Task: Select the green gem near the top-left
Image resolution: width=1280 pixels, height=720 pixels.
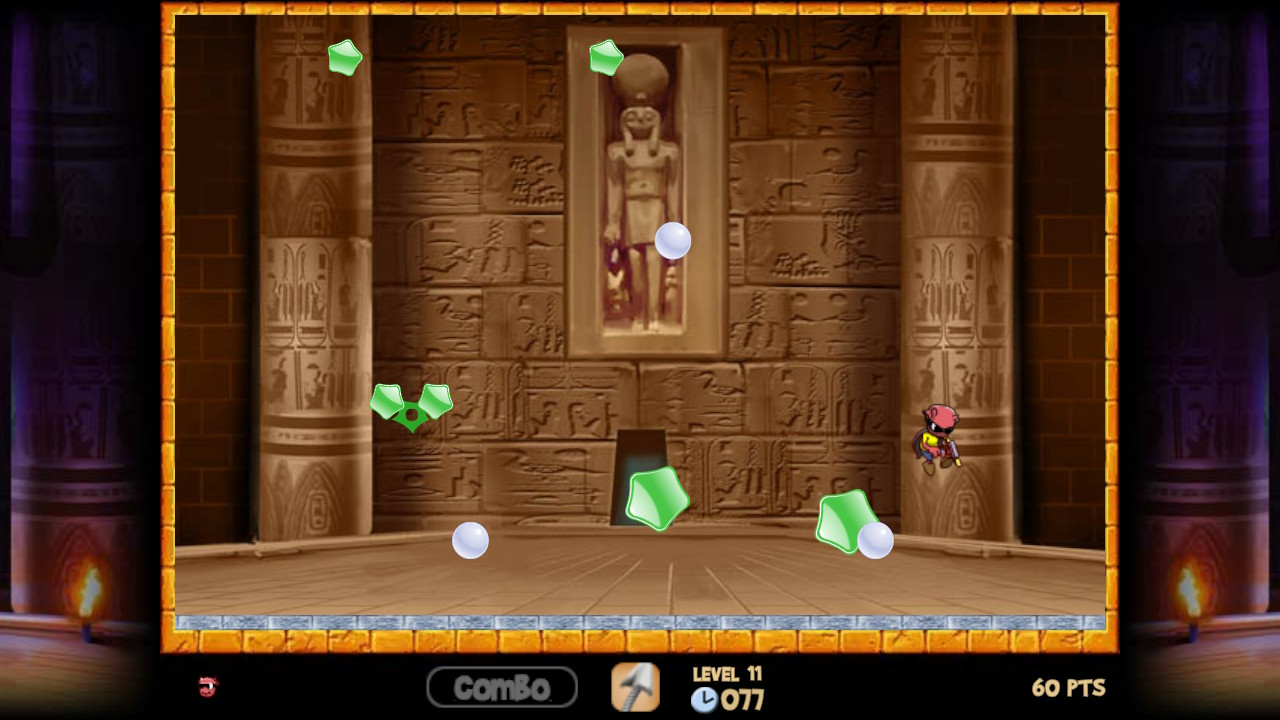Action: [x=344, y=58]
